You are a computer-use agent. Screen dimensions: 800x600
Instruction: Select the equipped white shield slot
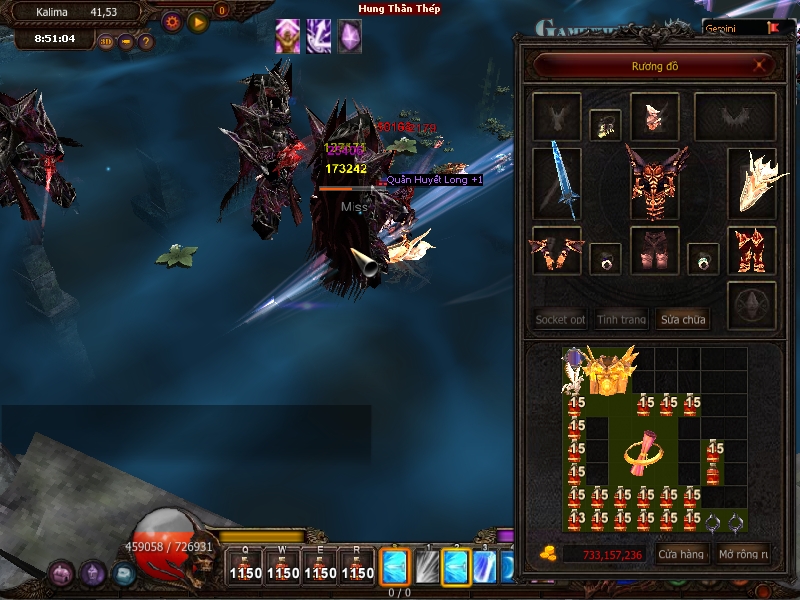pyautogui.click(x=752, y=181)
